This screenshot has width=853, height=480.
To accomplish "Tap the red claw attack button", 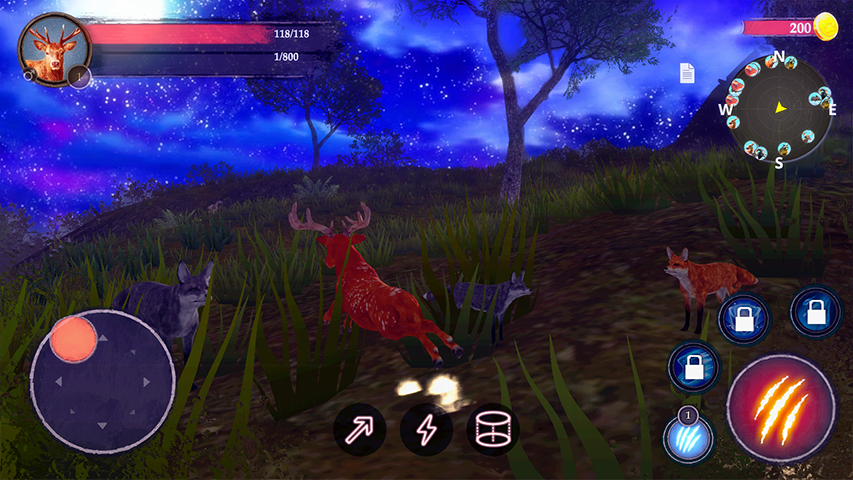I will tap(781, 407).
